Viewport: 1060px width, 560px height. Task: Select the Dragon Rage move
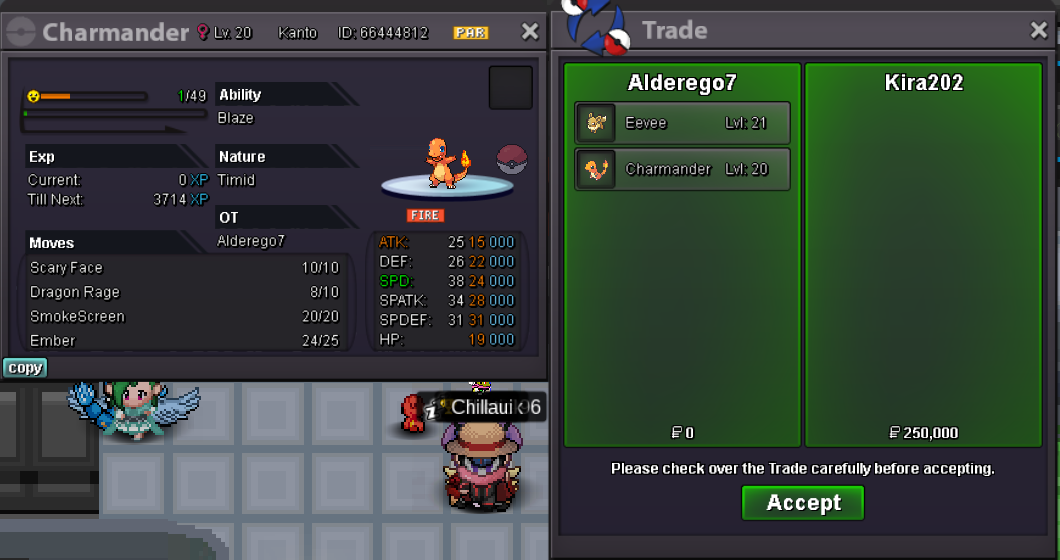click(183, 292)
